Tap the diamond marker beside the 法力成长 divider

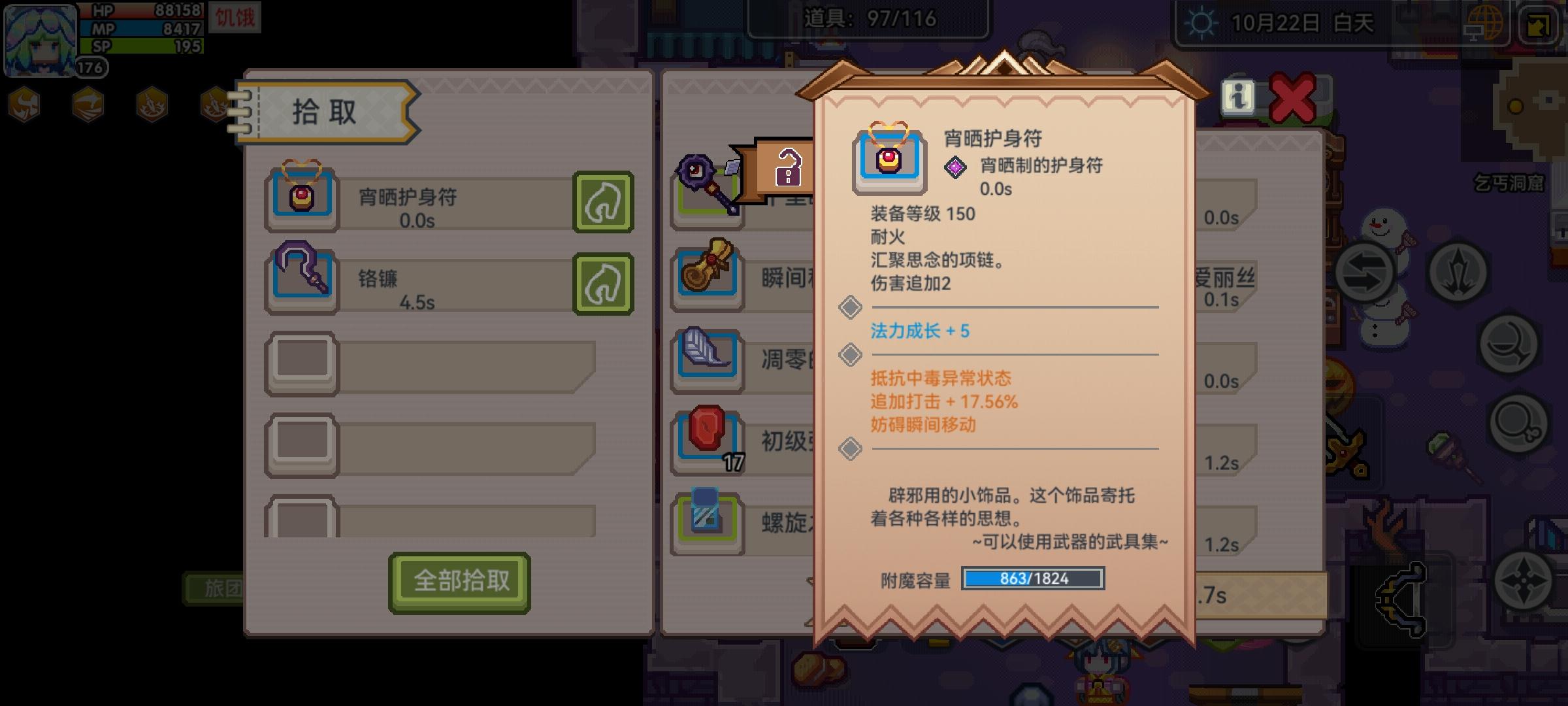849,307
